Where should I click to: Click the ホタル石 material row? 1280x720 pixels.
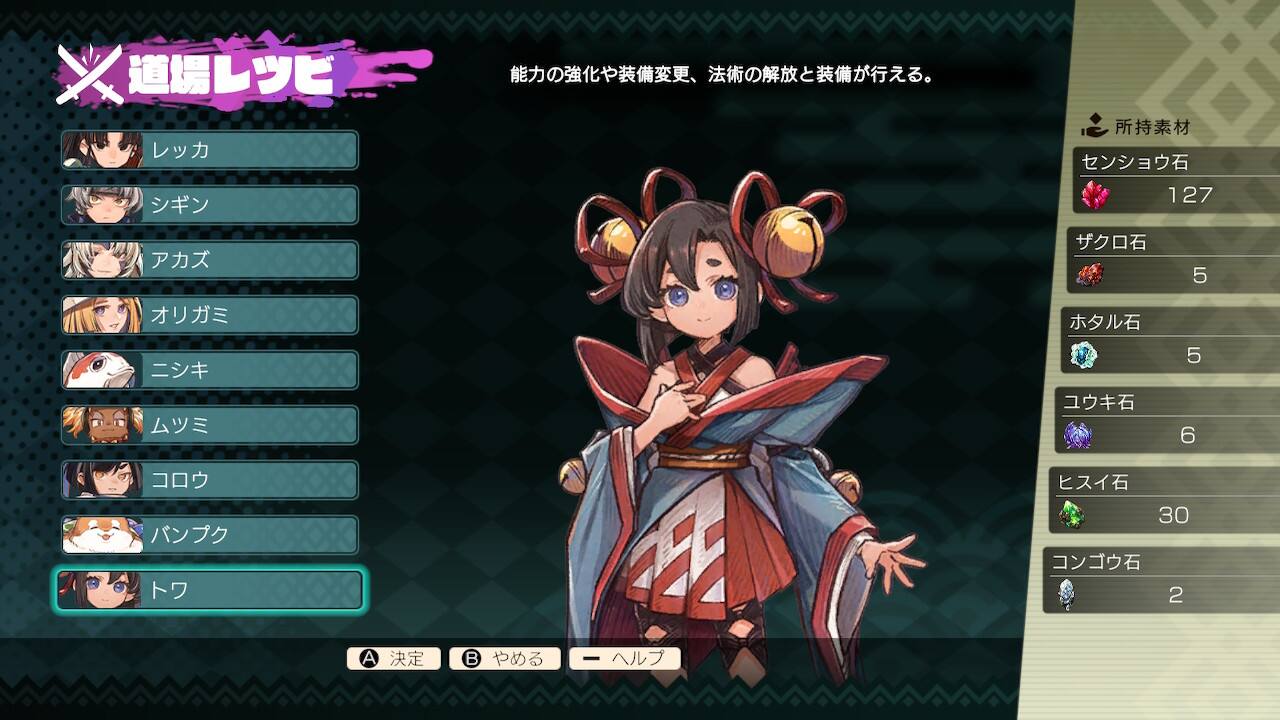coord(1169,341)
